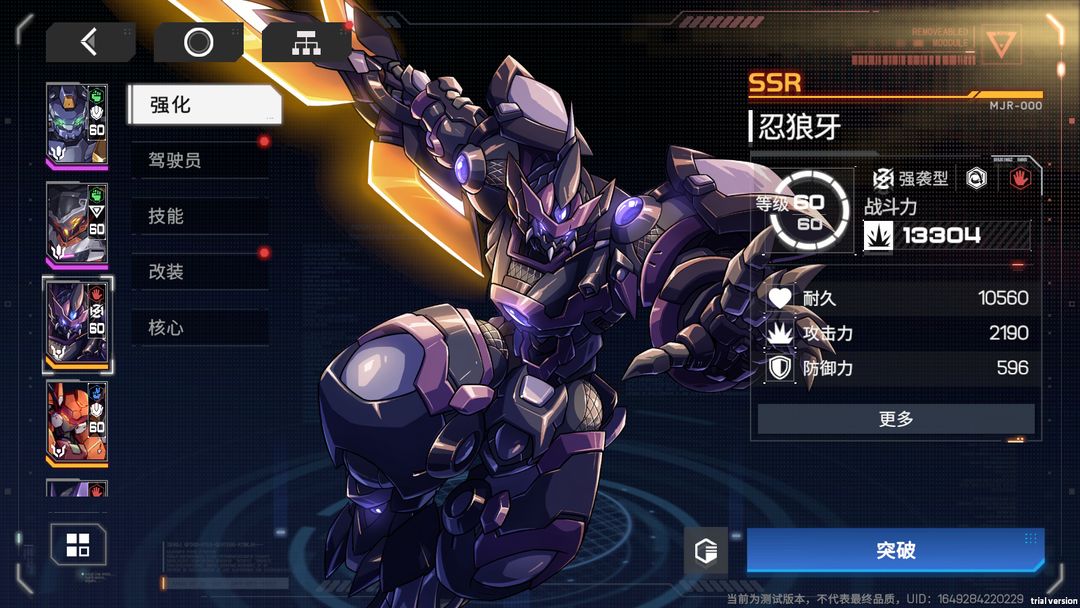This screenshot has height=608, width=1080.
Task: Select the blue mech with green eyes thumbnail
Action: click(x=77, y=124)
